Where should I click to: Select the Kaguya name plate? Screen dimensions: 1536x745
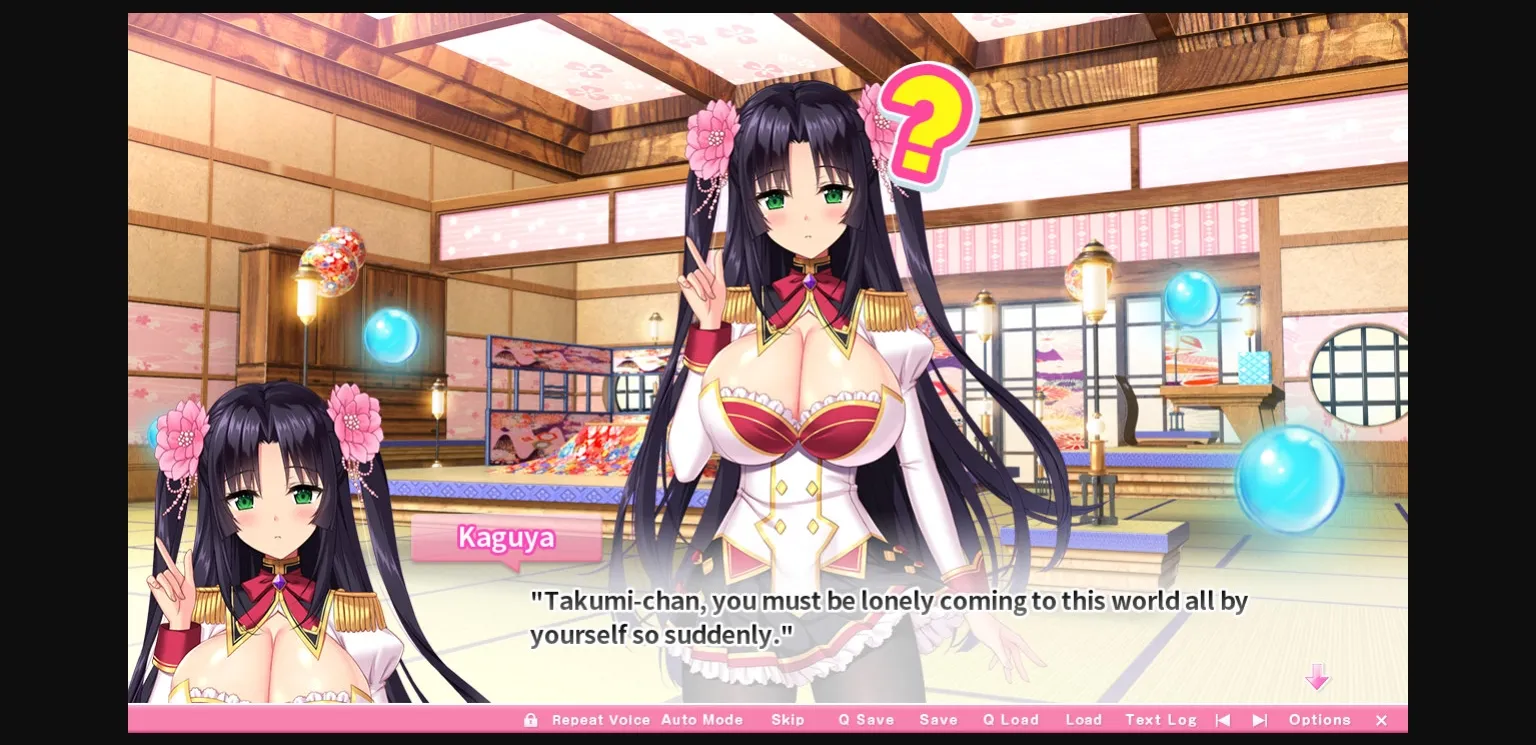pyautogui.click(x=505, y=539)
